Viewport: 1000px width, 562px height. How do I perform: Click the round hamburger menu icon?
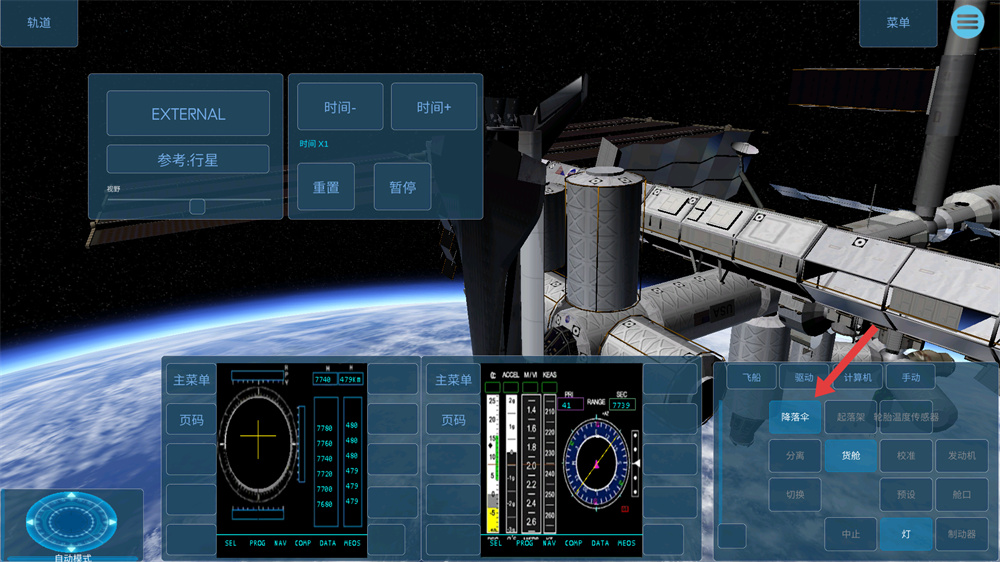coord(967,21)
